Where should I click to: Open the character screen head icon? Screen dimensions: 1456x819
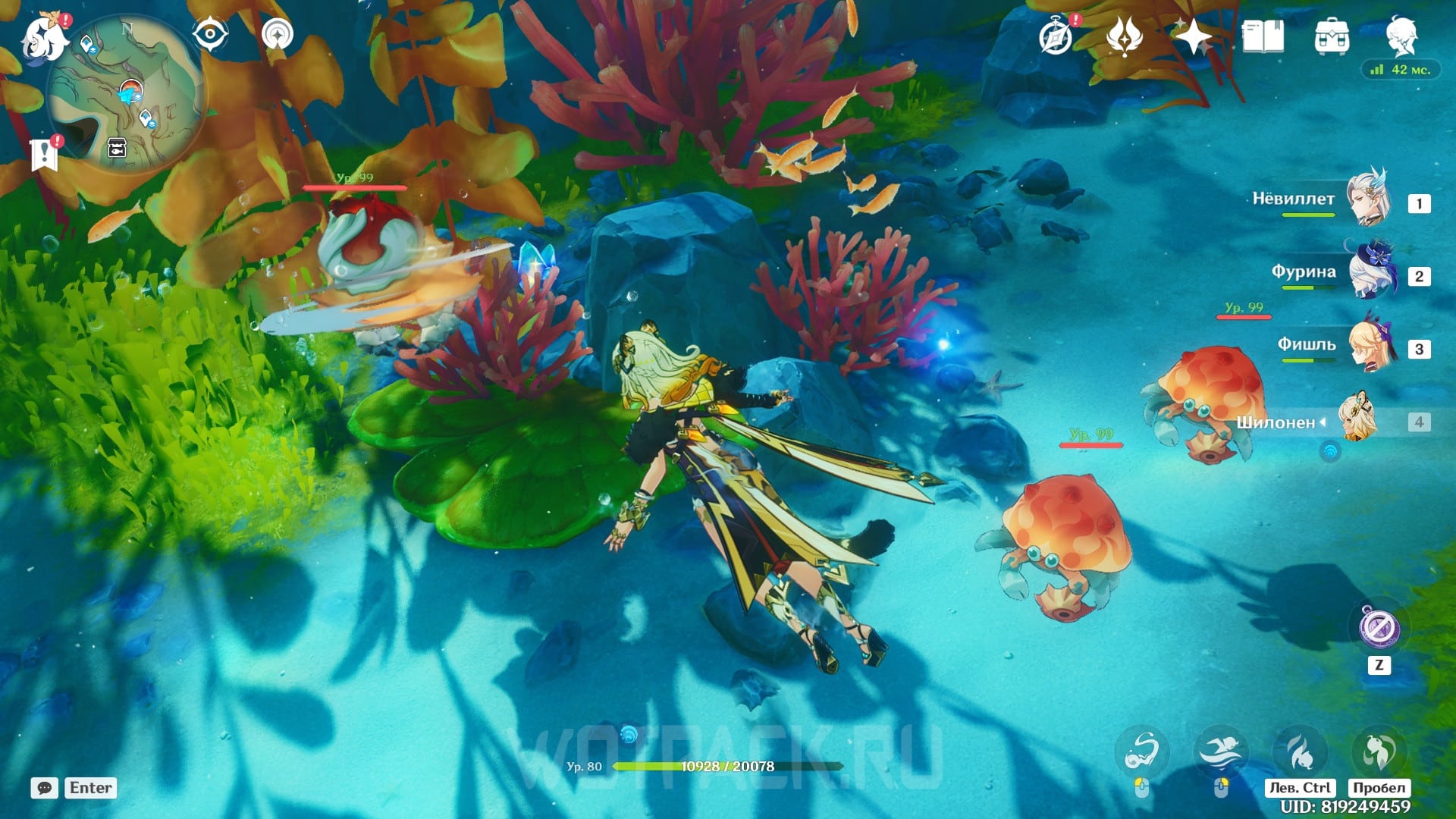tap(1401, 35)
